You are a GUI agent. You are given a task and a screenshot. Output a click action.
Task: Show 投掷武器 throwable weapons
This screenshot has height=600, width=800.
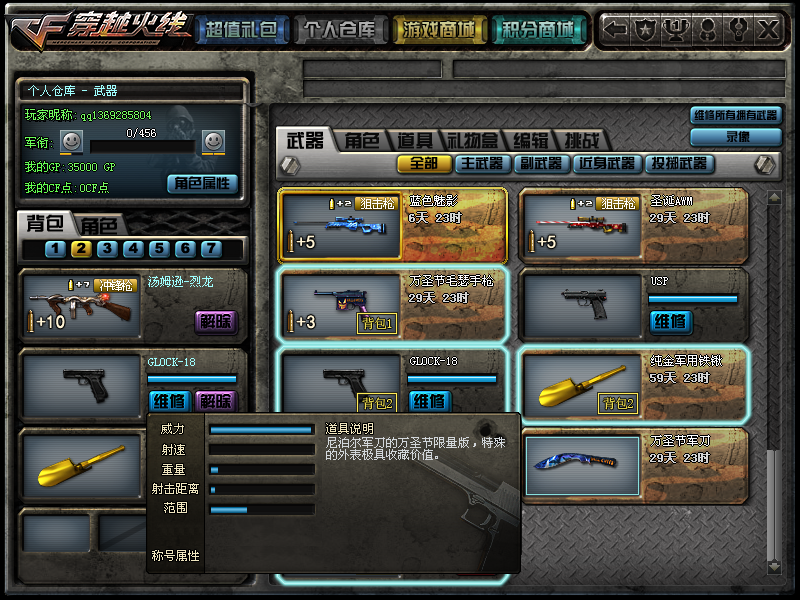(x=679, y=163)
